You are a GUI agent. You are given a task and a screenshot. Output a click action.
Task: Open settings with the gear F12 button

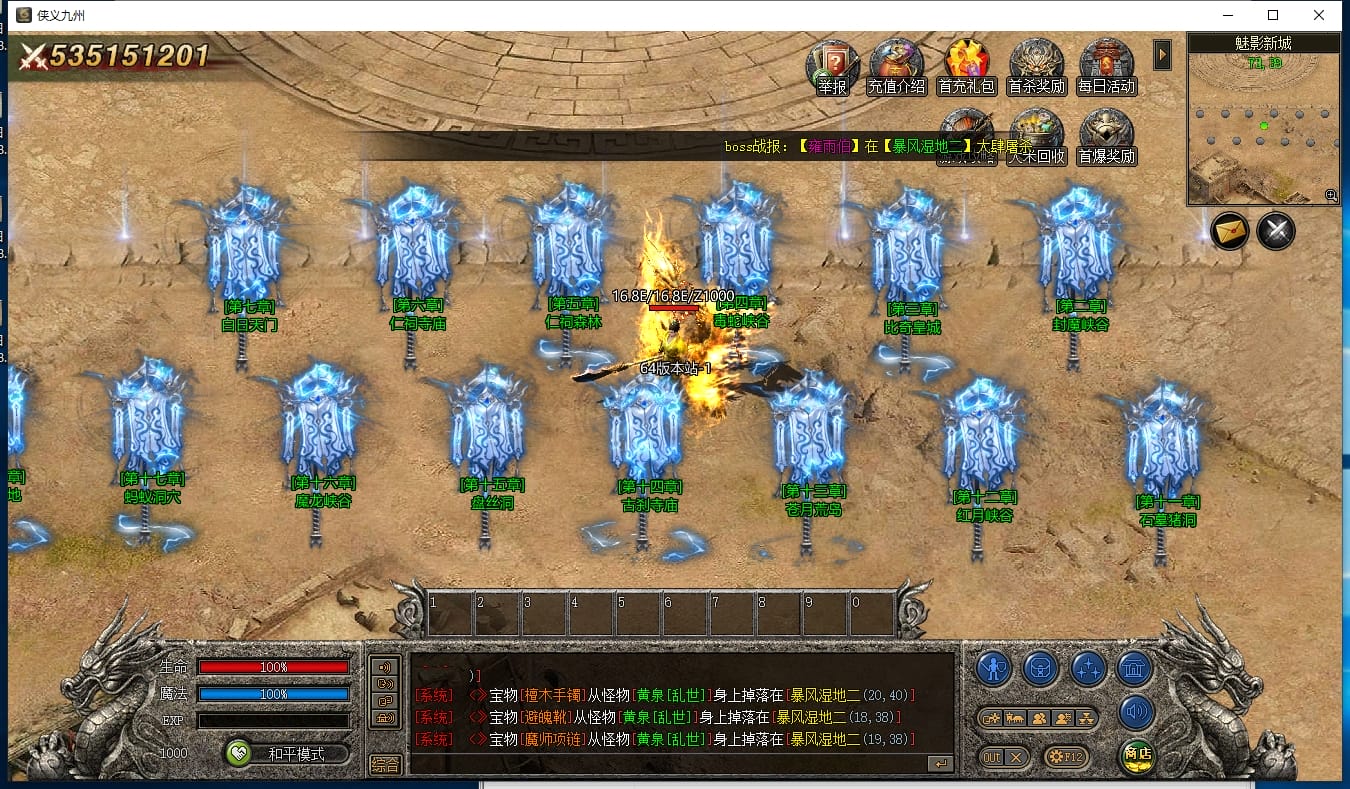pyautogui.click(x=1065, y=757)
